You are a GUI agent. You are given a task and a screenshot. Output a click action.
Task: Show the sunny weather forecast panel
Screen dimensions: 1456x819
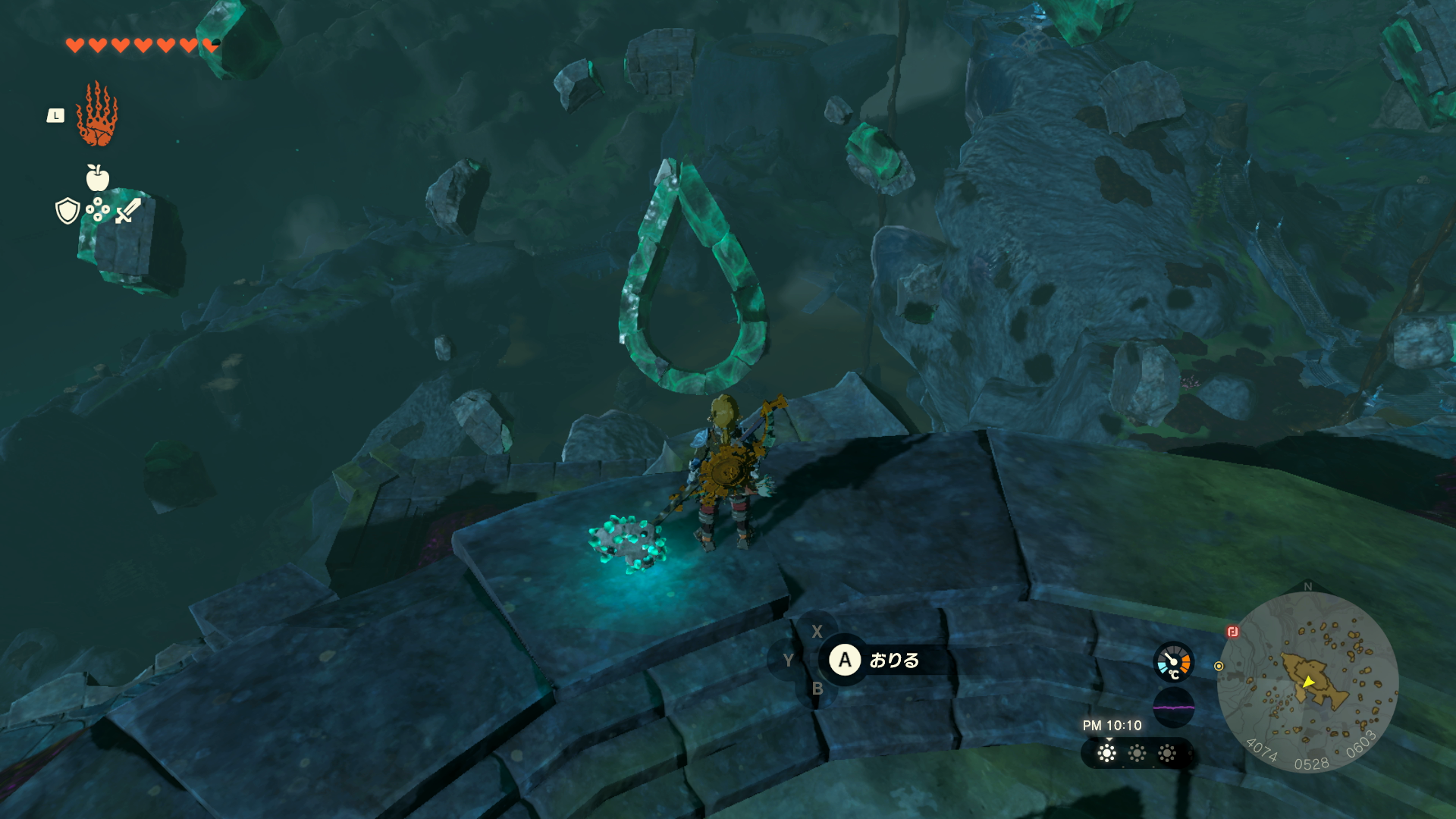pyautogui.click(x=1136, y=753)
